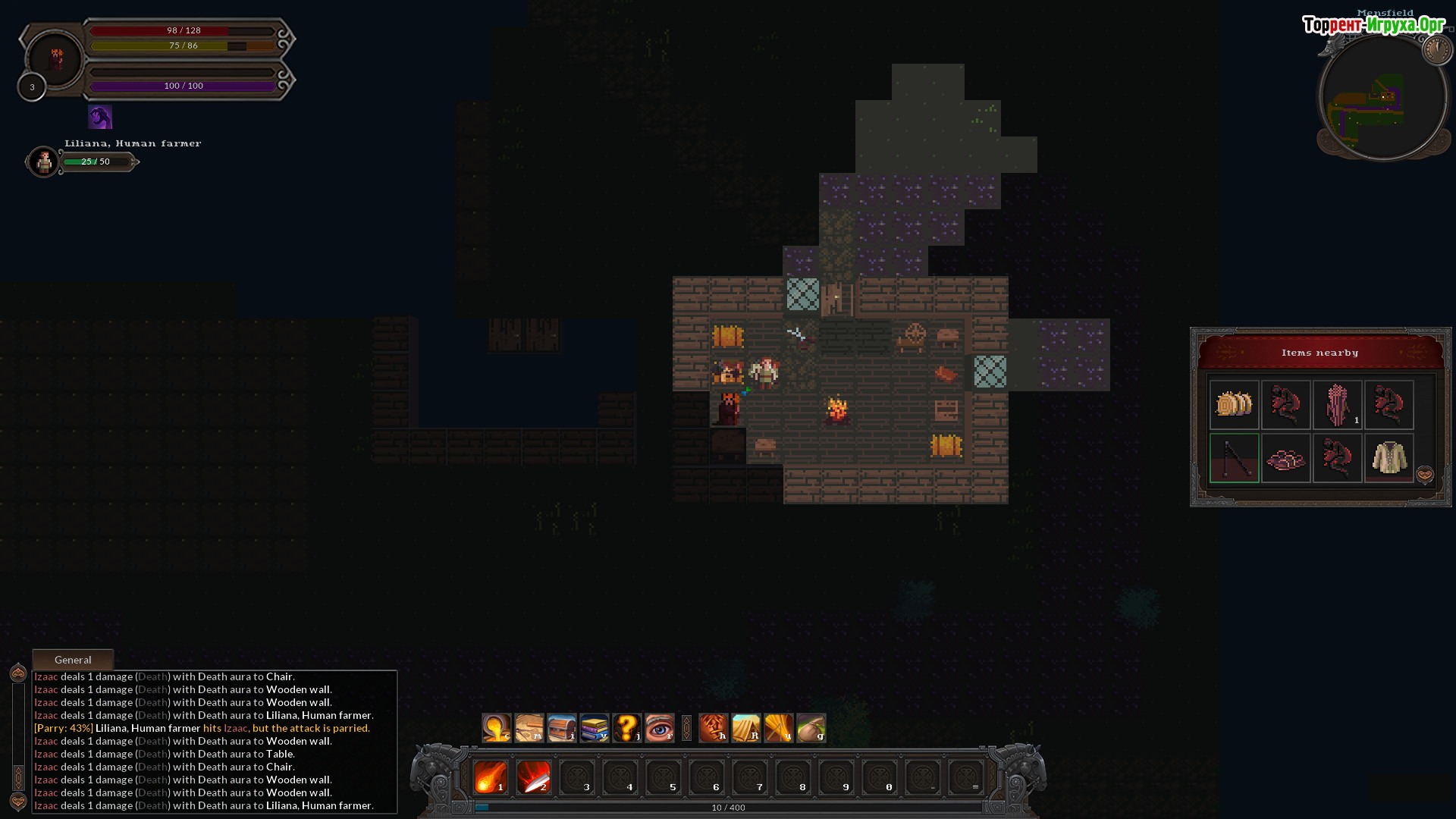
Task: Select the green-outlined staff item slot
Action: point(1234,458)
